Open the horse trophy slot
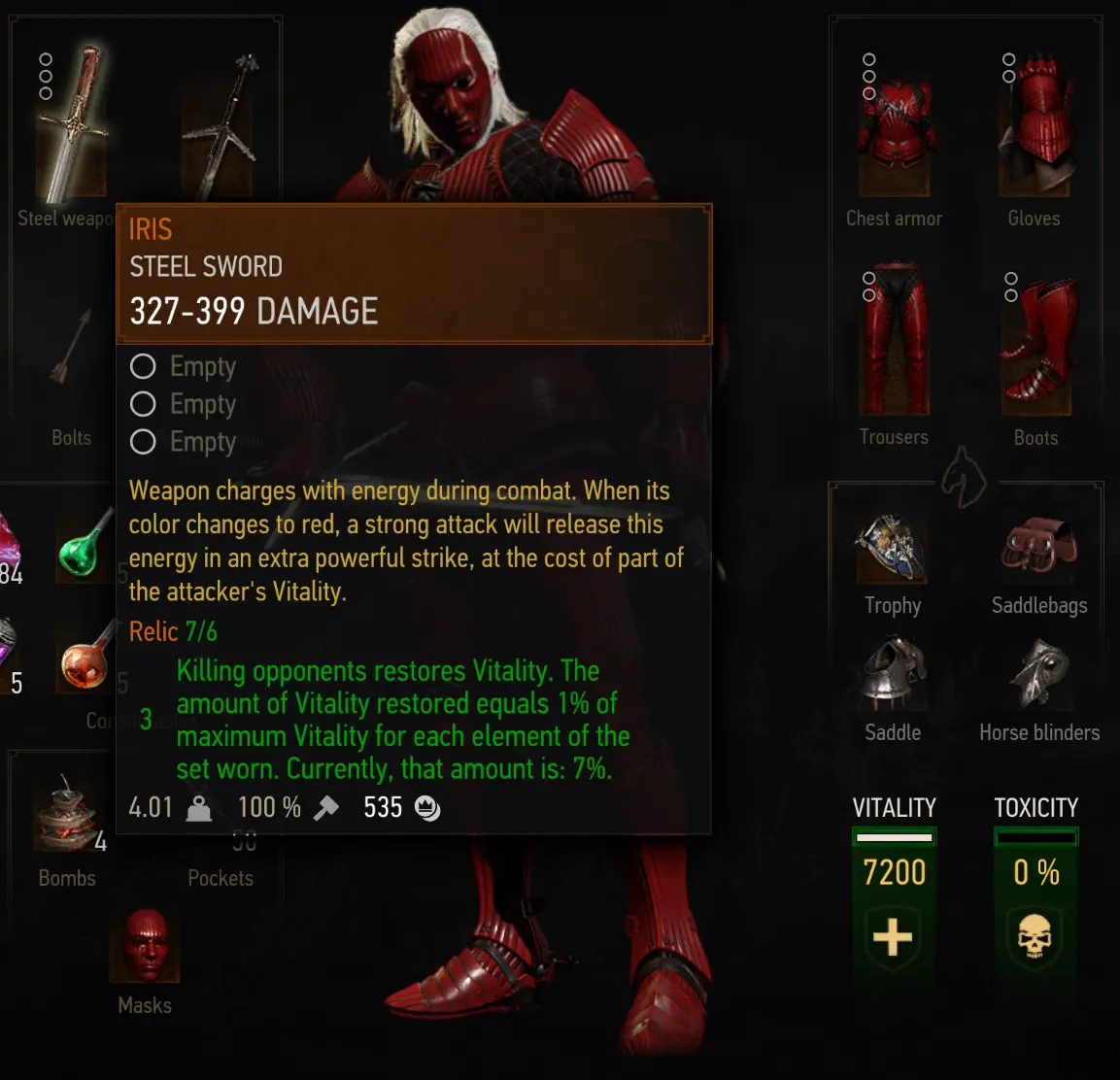The width and height of the screenshot is (1120, 1080). pos(893,549)
